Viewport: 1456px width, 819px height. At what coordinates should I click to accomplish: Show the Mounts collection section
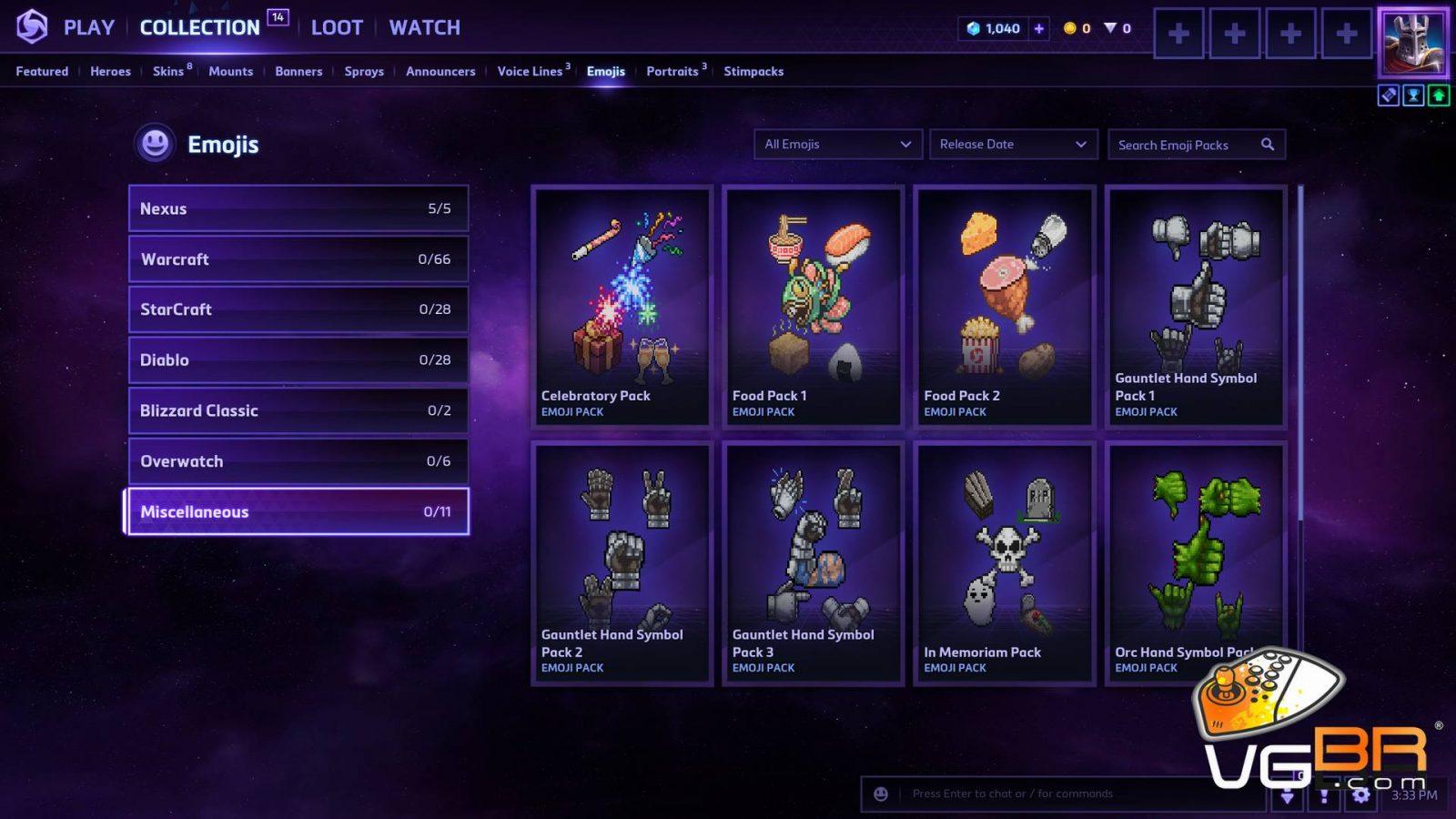click(230, 71)
